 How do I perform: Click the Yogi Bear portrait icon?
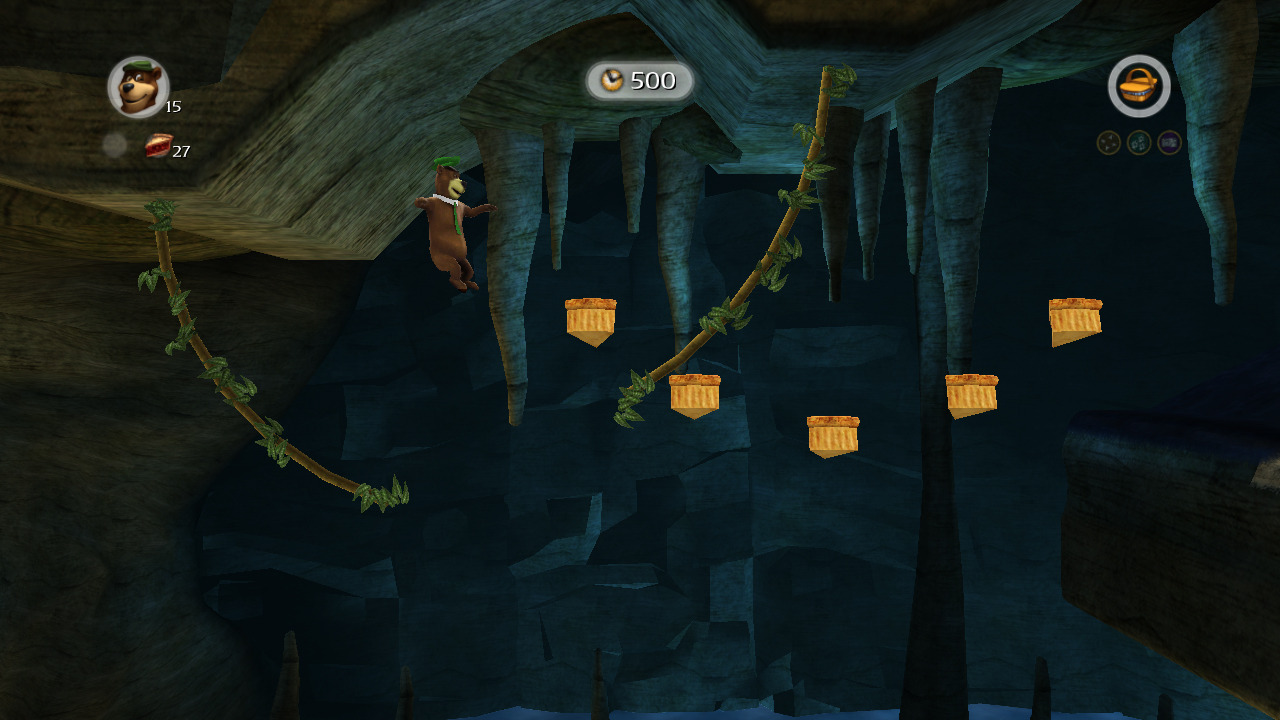[138, 87]
